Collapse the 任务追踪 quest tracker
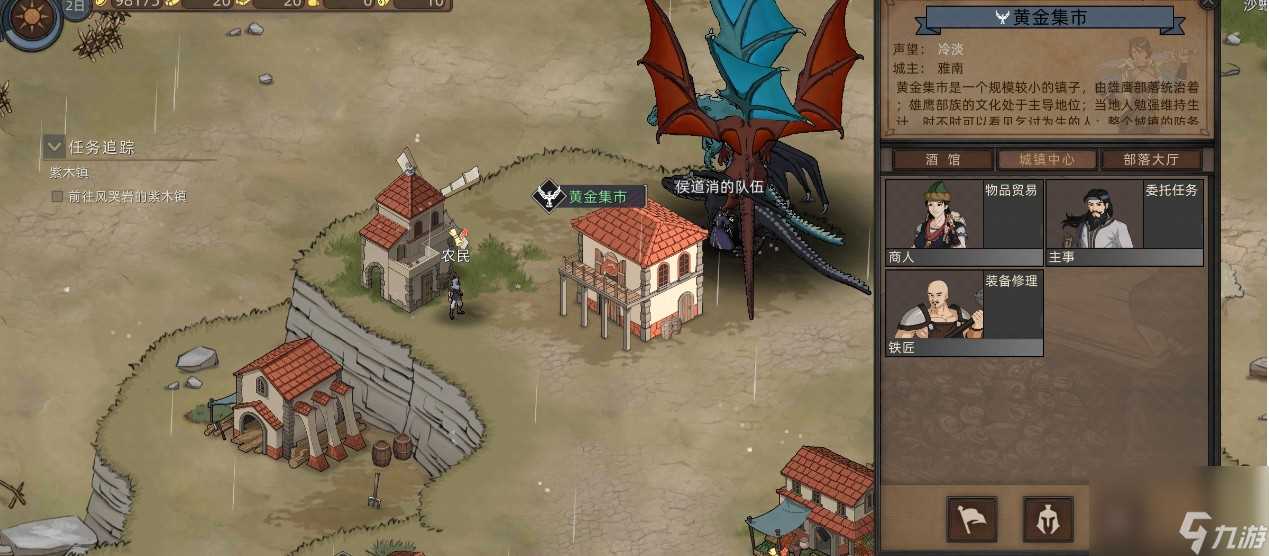Screen dimensions: 1269x556 [54, 147]
